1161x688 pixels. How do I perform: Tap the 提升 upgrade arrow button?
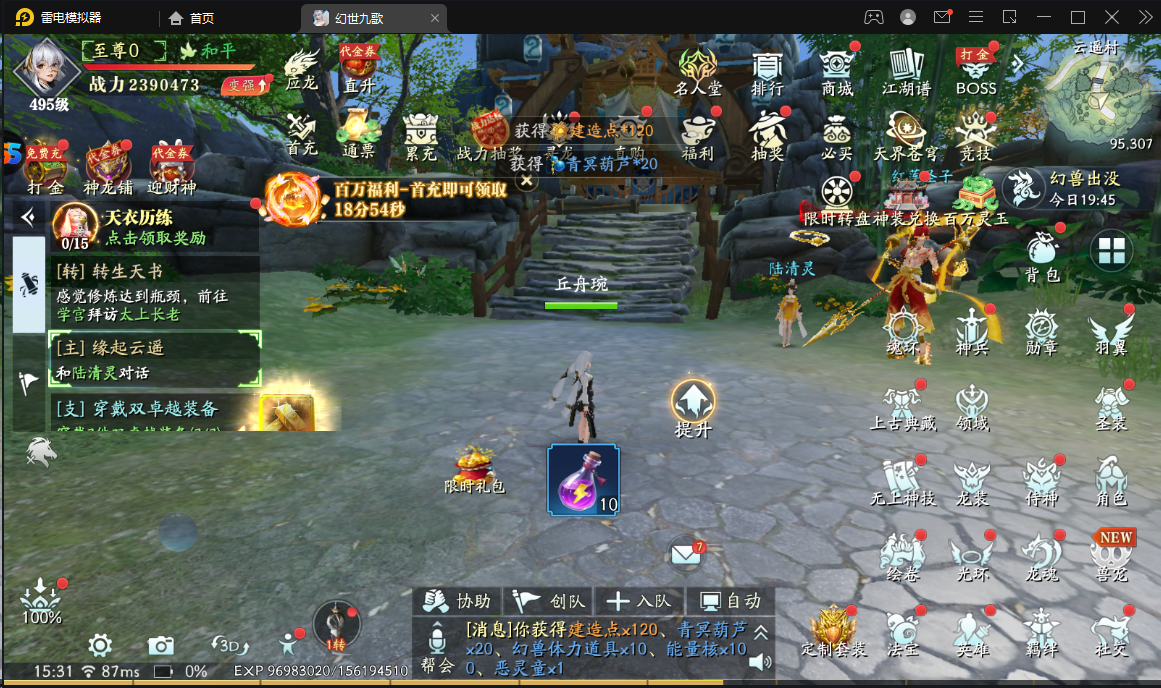(693, 404)
